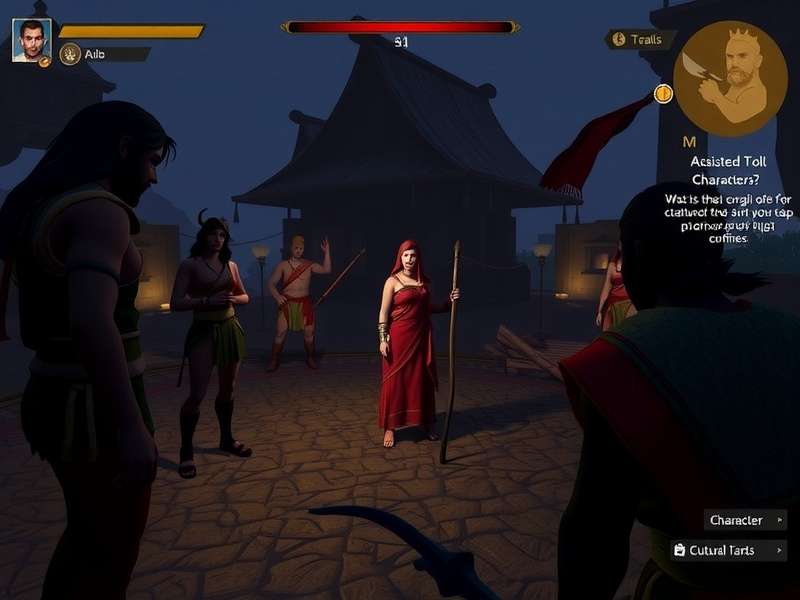Click the small gold coin marker icon

663,94
